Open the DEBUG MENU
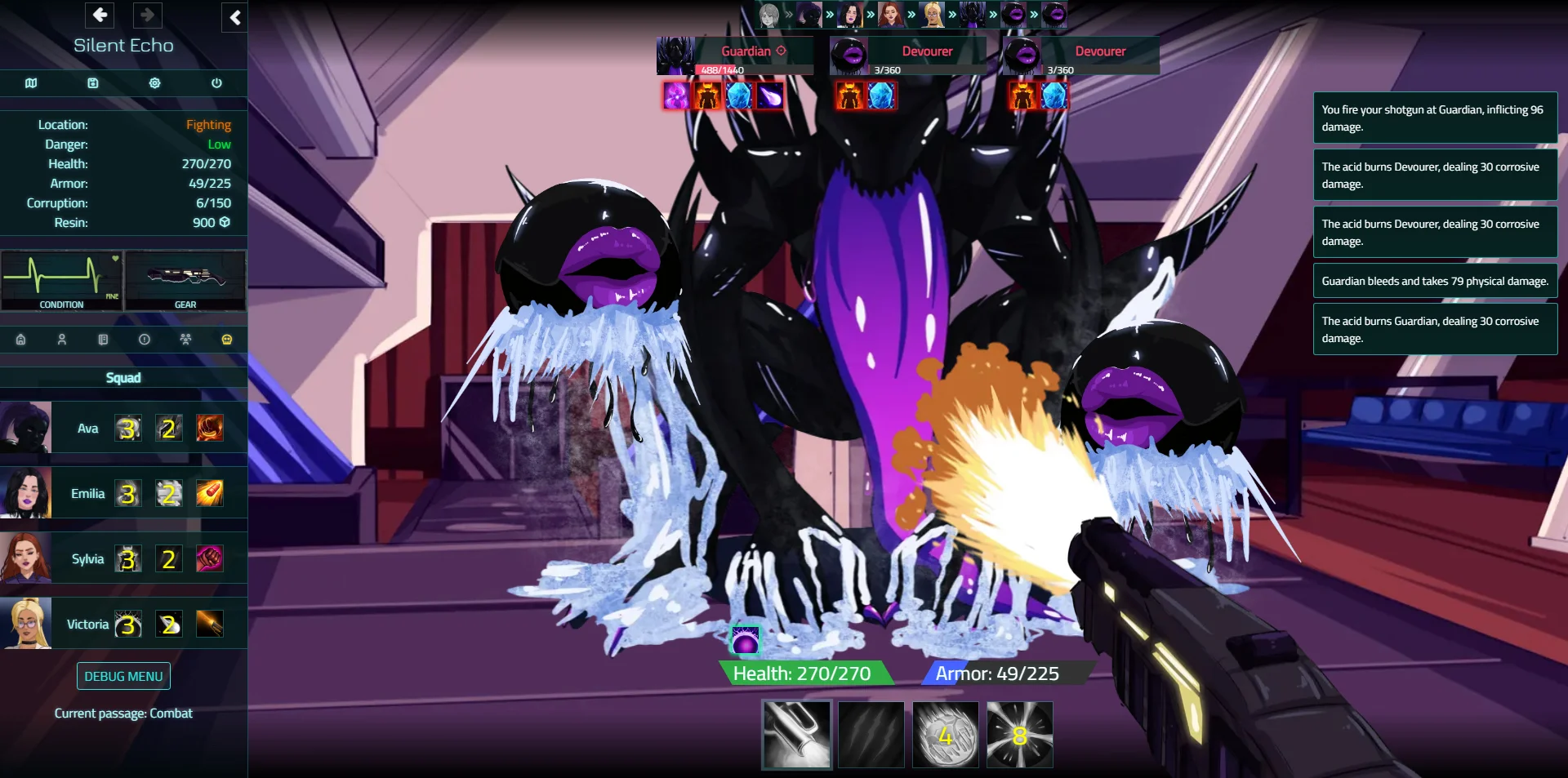Screen dimensions: 1568x778 tap(123, 676)
